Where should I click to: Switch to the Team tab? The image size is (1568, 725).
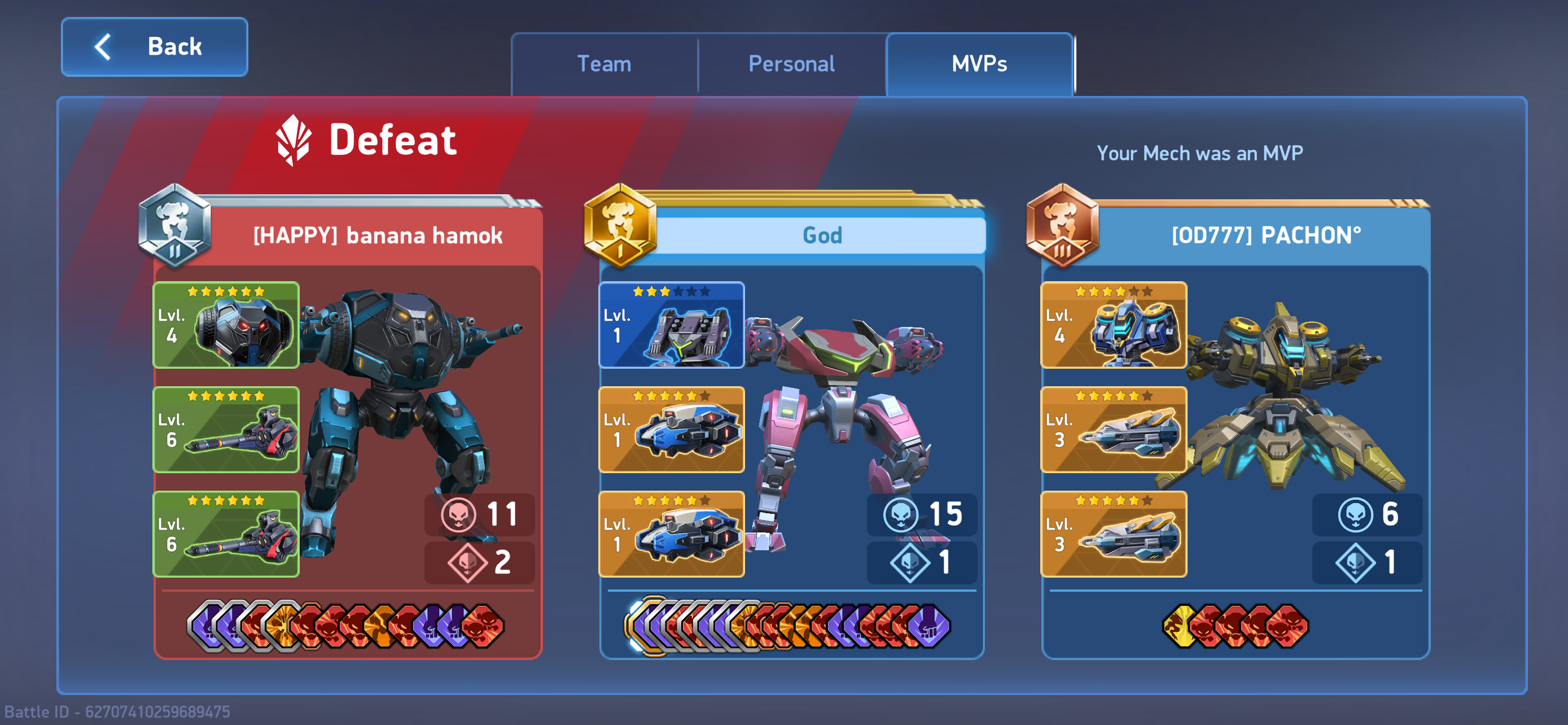coord(604,64)
